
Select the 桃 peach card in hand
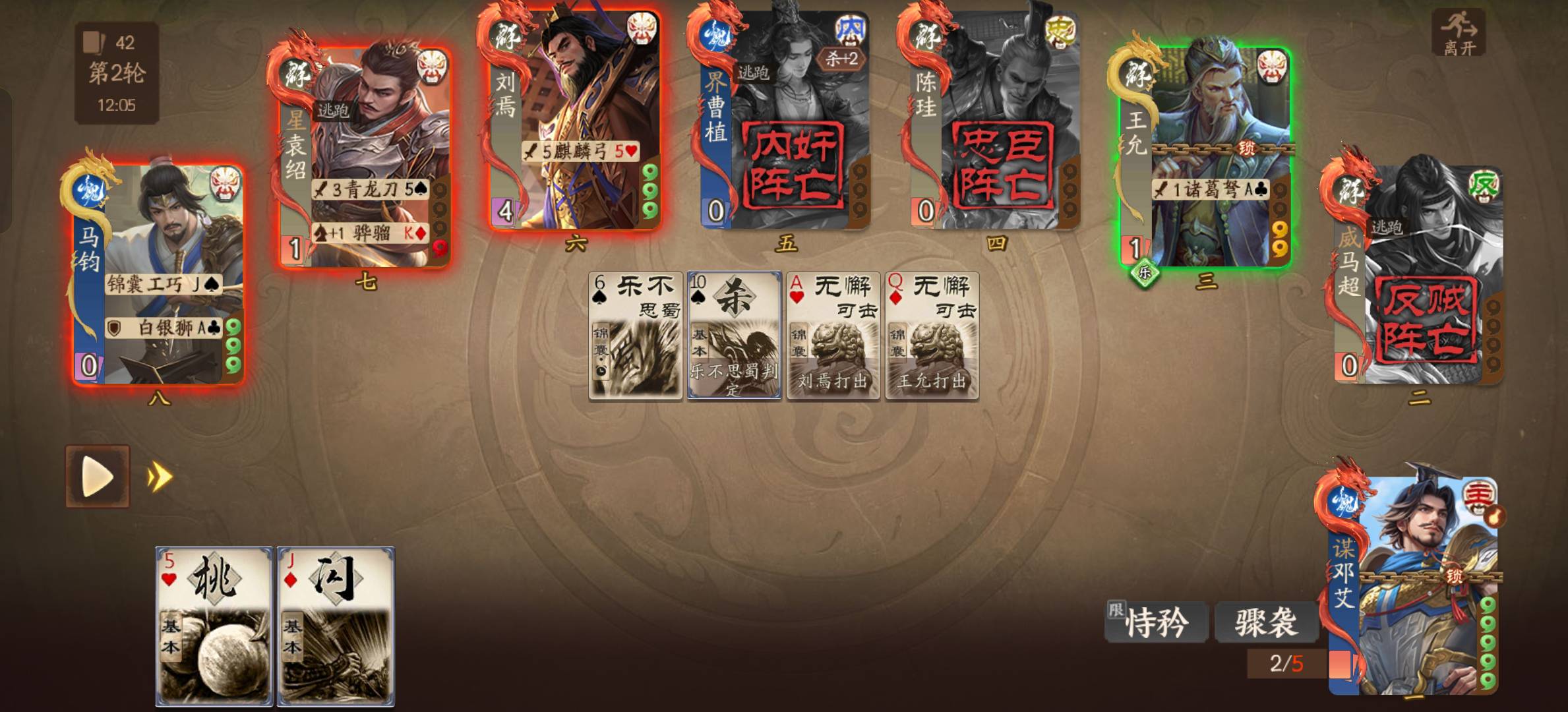click(x=214, y=625)
